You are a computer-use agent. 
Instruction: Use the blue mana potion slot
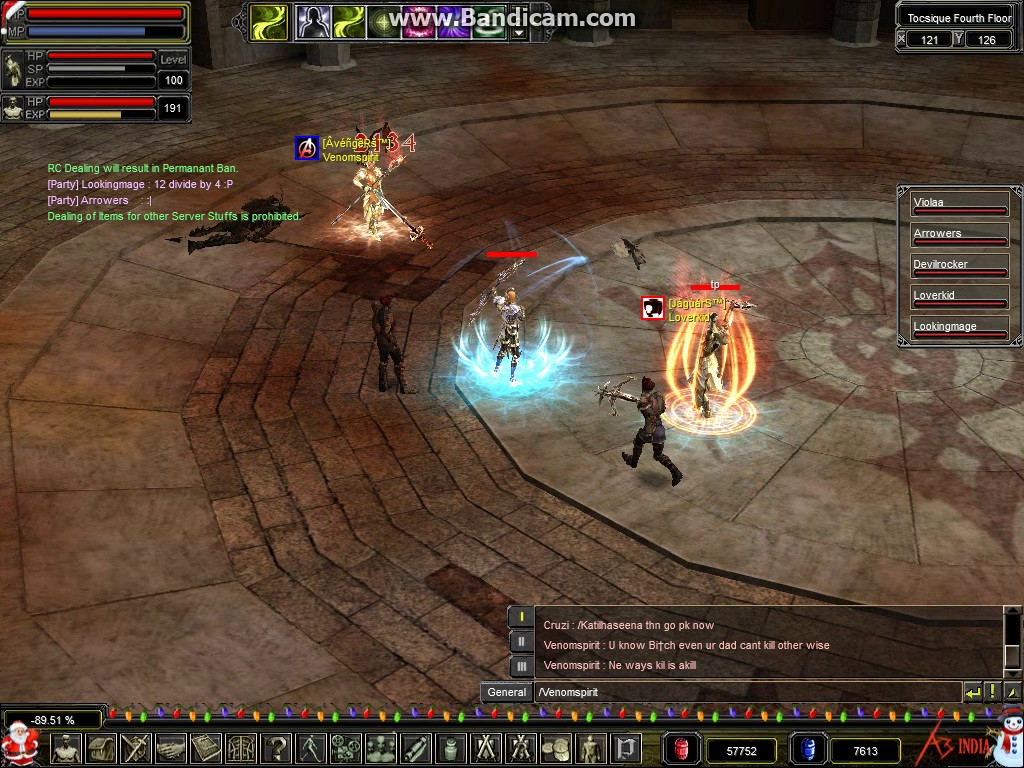pos(808,749)
